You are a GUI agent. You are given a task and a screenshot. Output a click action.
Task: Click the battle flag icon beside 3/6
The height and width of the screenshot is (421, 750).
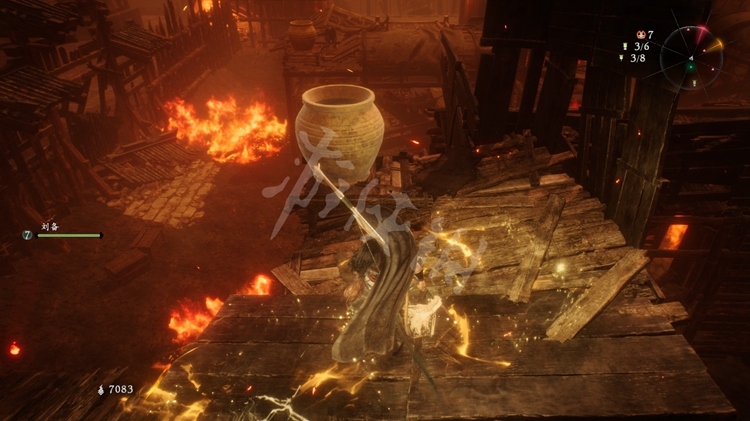(x=624, y=46)
